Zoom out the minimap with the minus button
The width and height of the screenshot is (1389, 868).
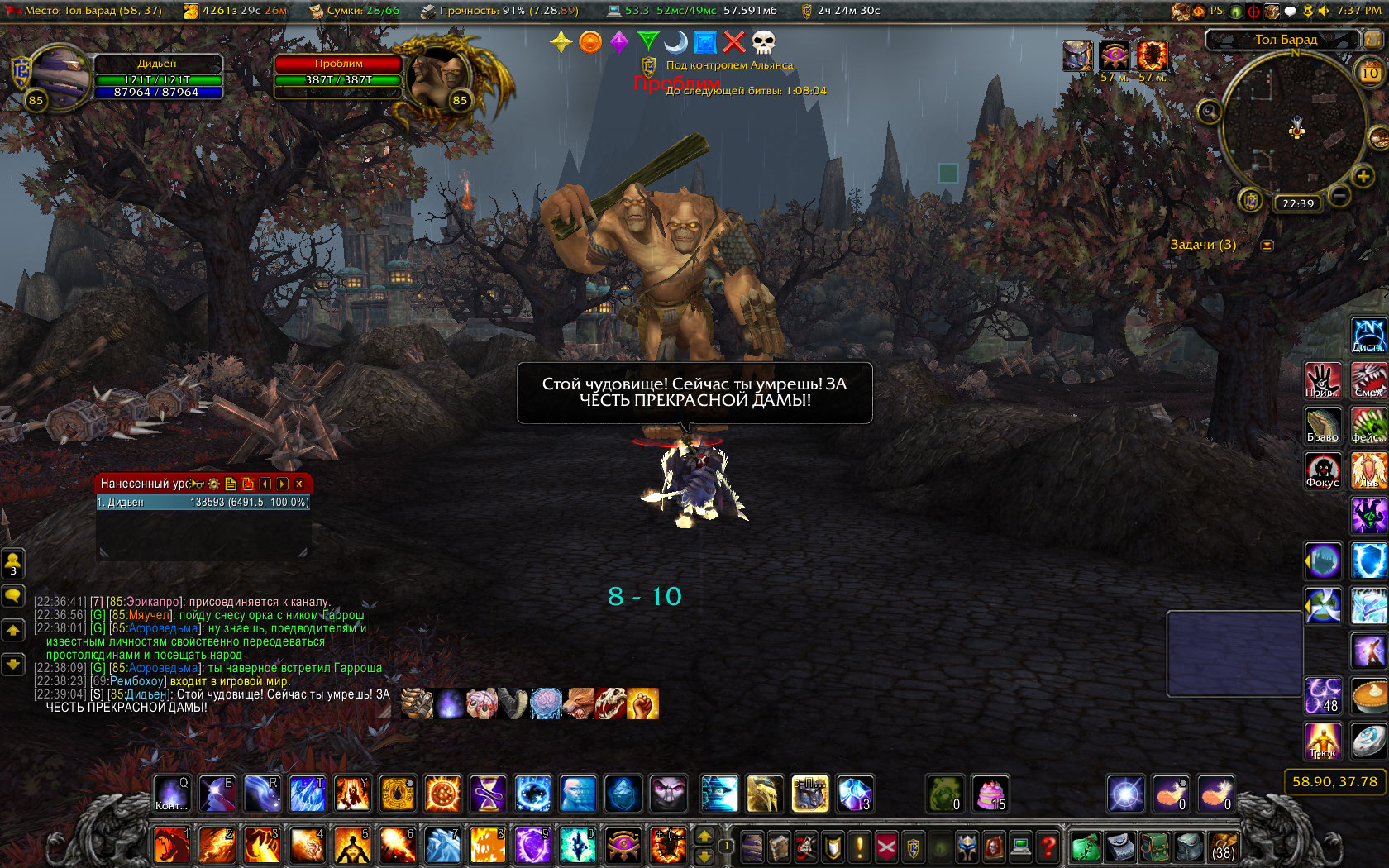(1340, 195)
